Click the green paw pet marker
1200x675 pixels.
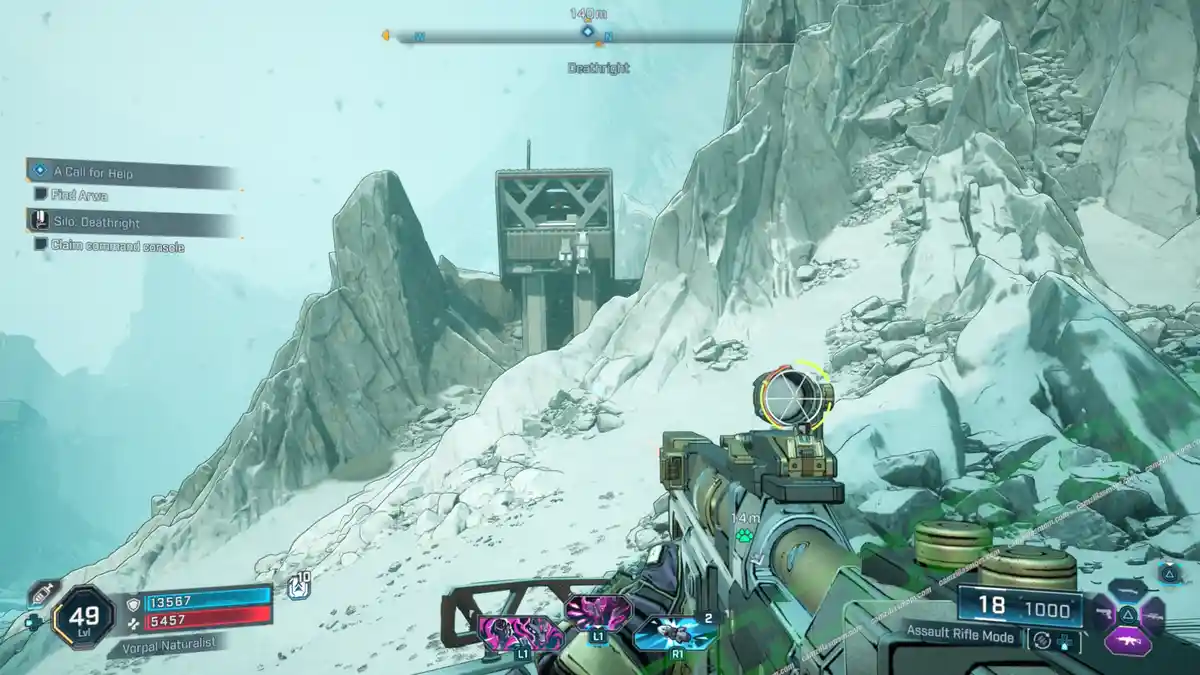pos(743,535)
